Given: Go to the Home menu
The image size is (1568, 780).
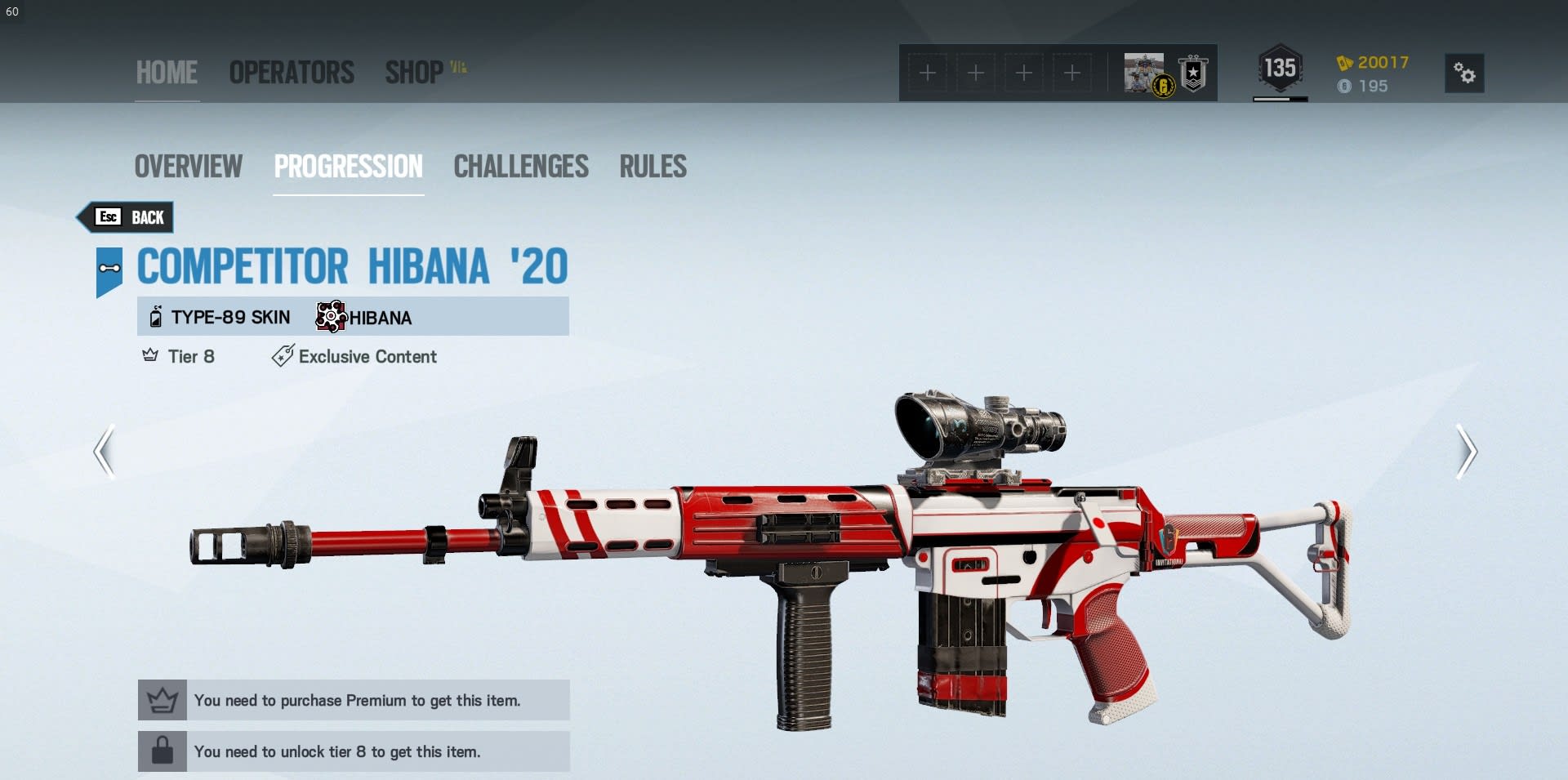Looking at the screenshot, I should [x=167, y=73].
